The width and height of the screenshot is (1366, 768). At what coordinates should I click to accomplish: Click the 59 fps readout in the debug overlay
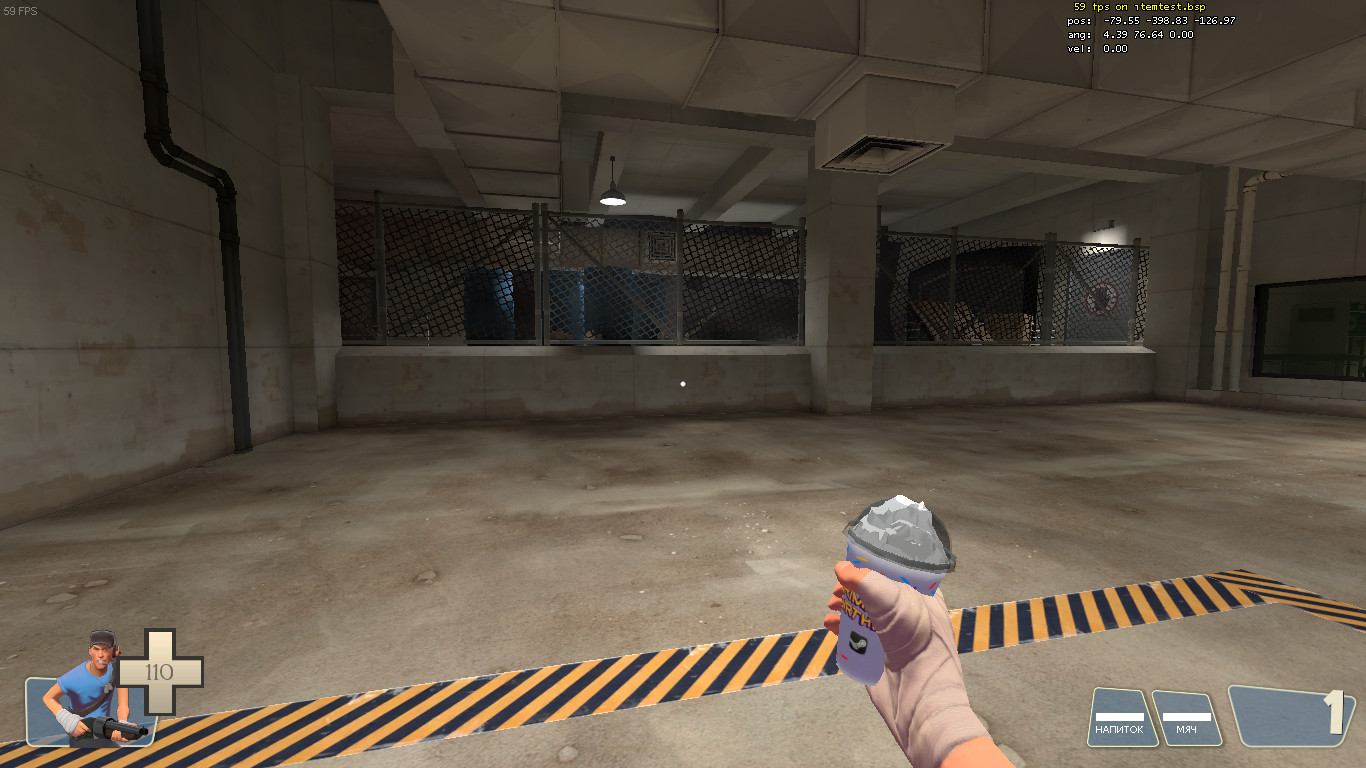[x=1095, y=8]
